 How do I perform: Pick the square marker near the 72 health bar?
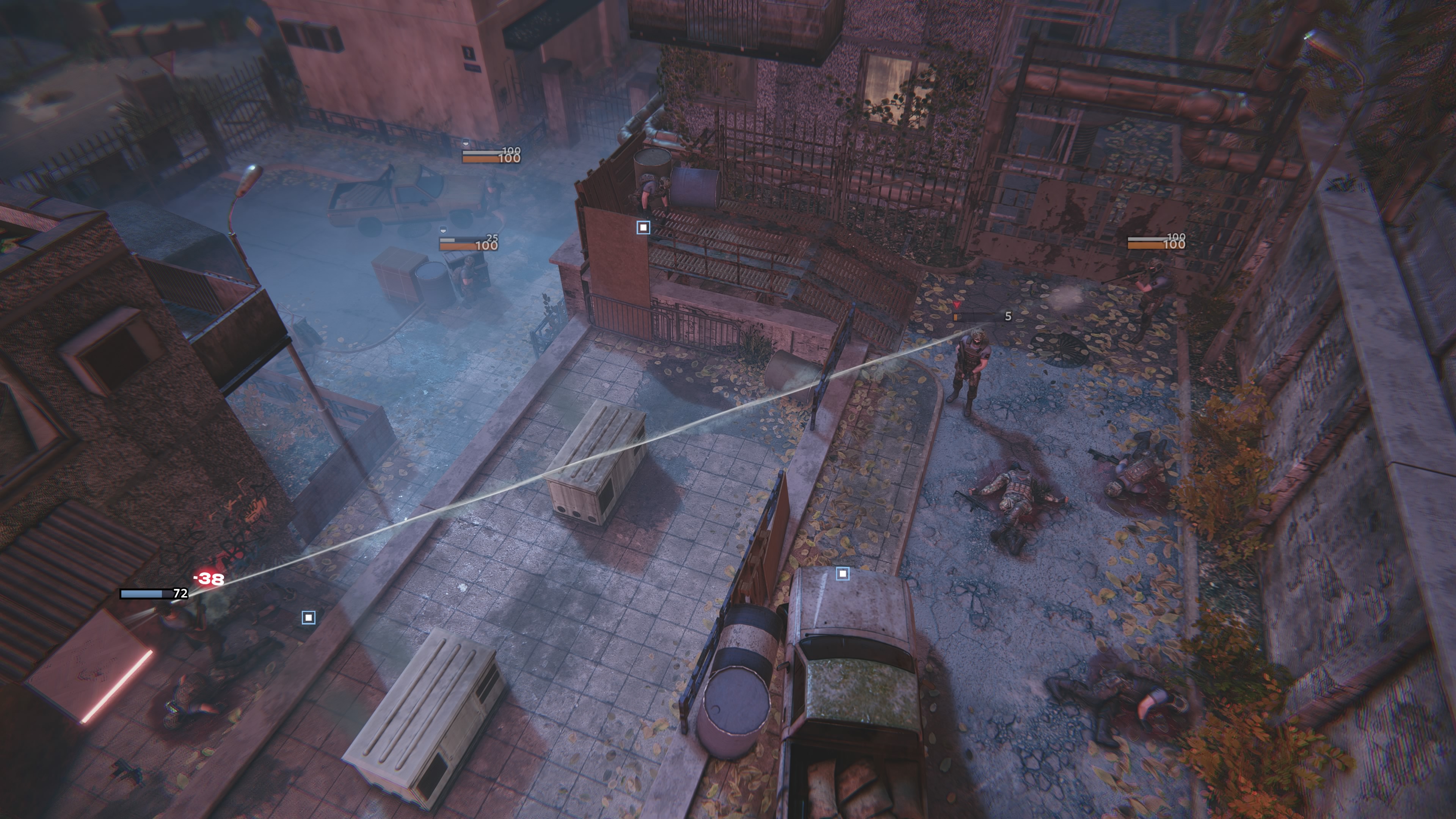pos(308,617)
